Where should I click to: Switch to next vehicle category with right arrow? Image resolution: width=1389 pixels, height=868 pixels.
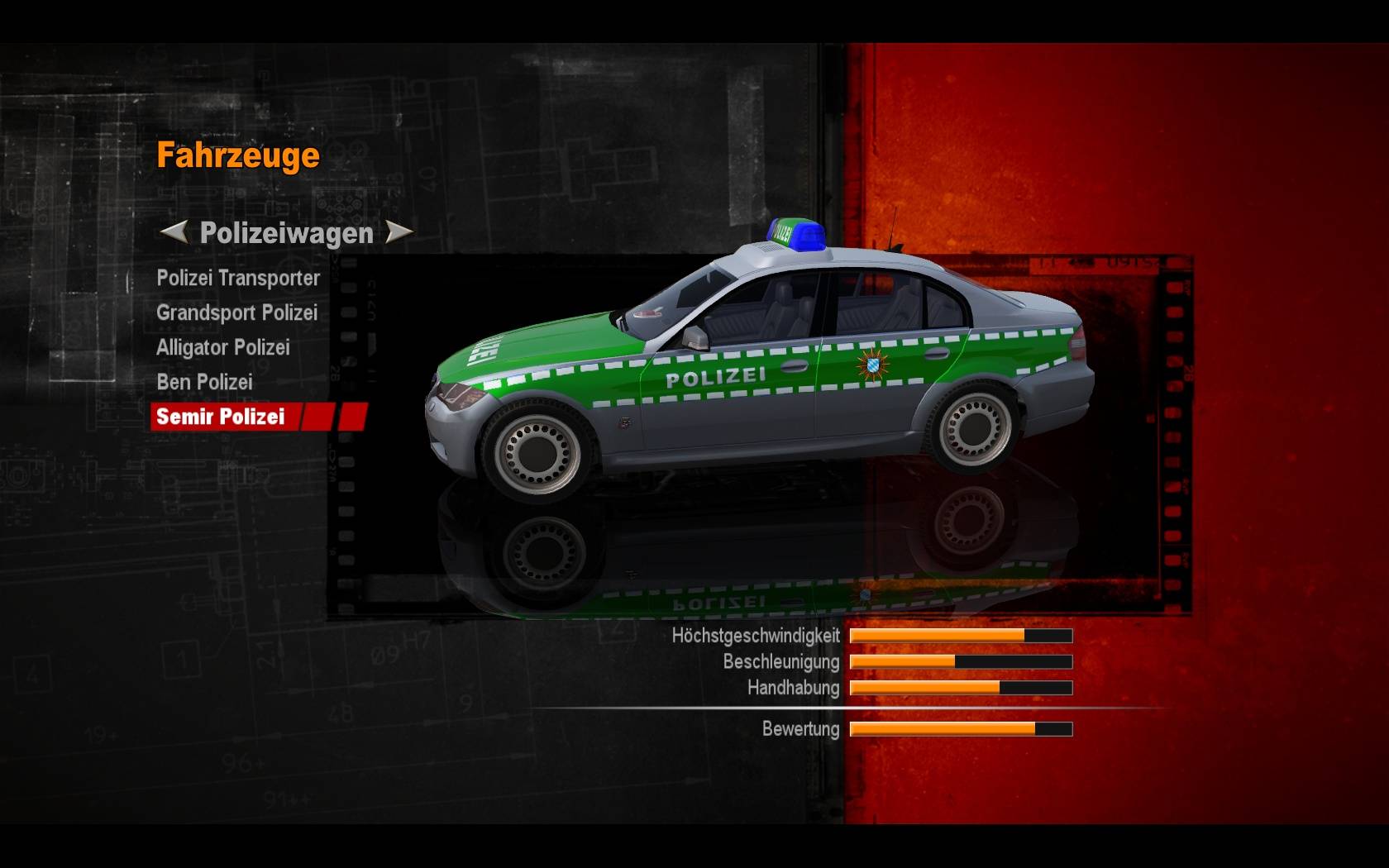(x=399, y=232)
